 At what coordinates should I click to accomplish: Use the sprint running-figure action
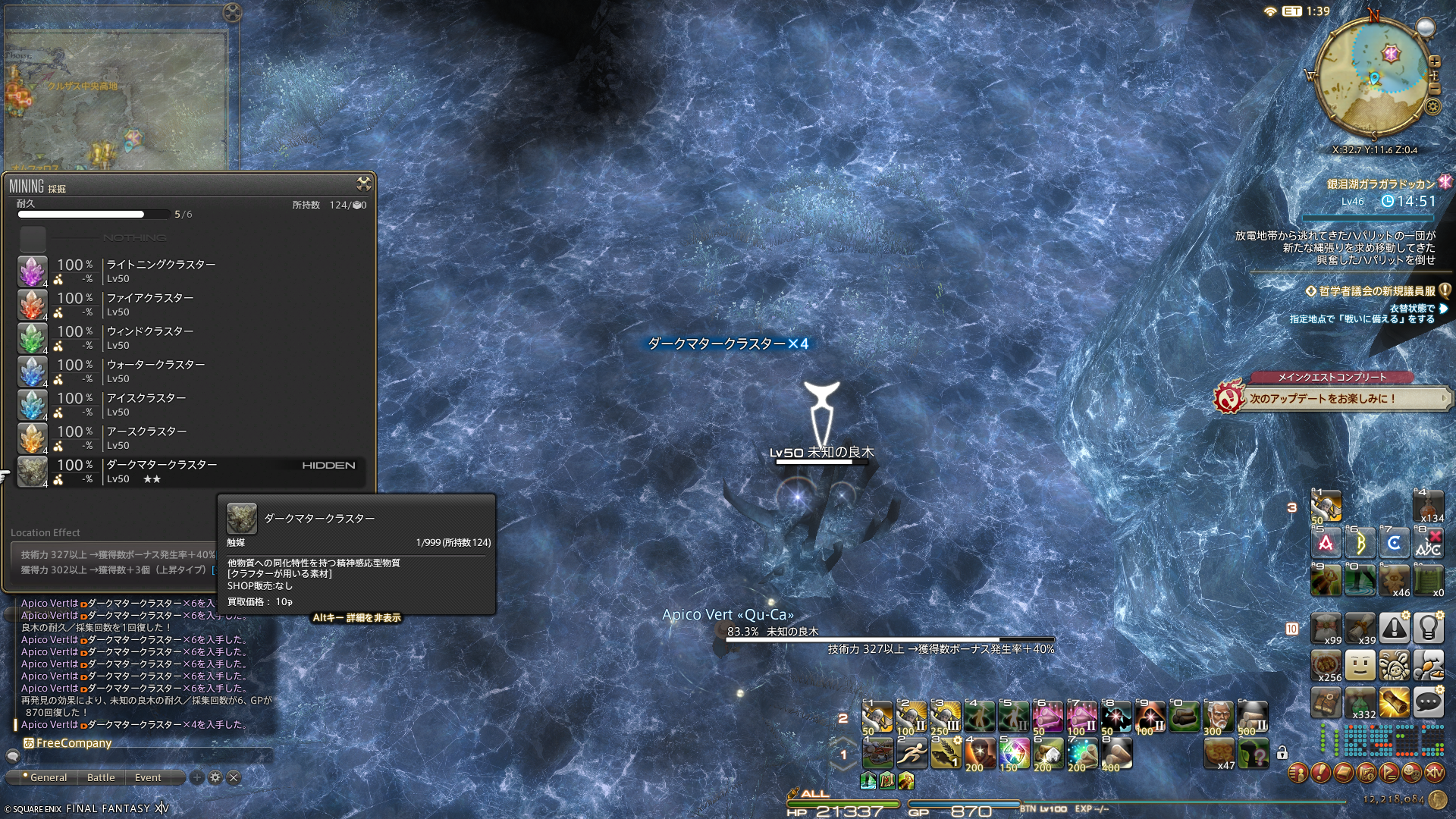click(911, 753)
